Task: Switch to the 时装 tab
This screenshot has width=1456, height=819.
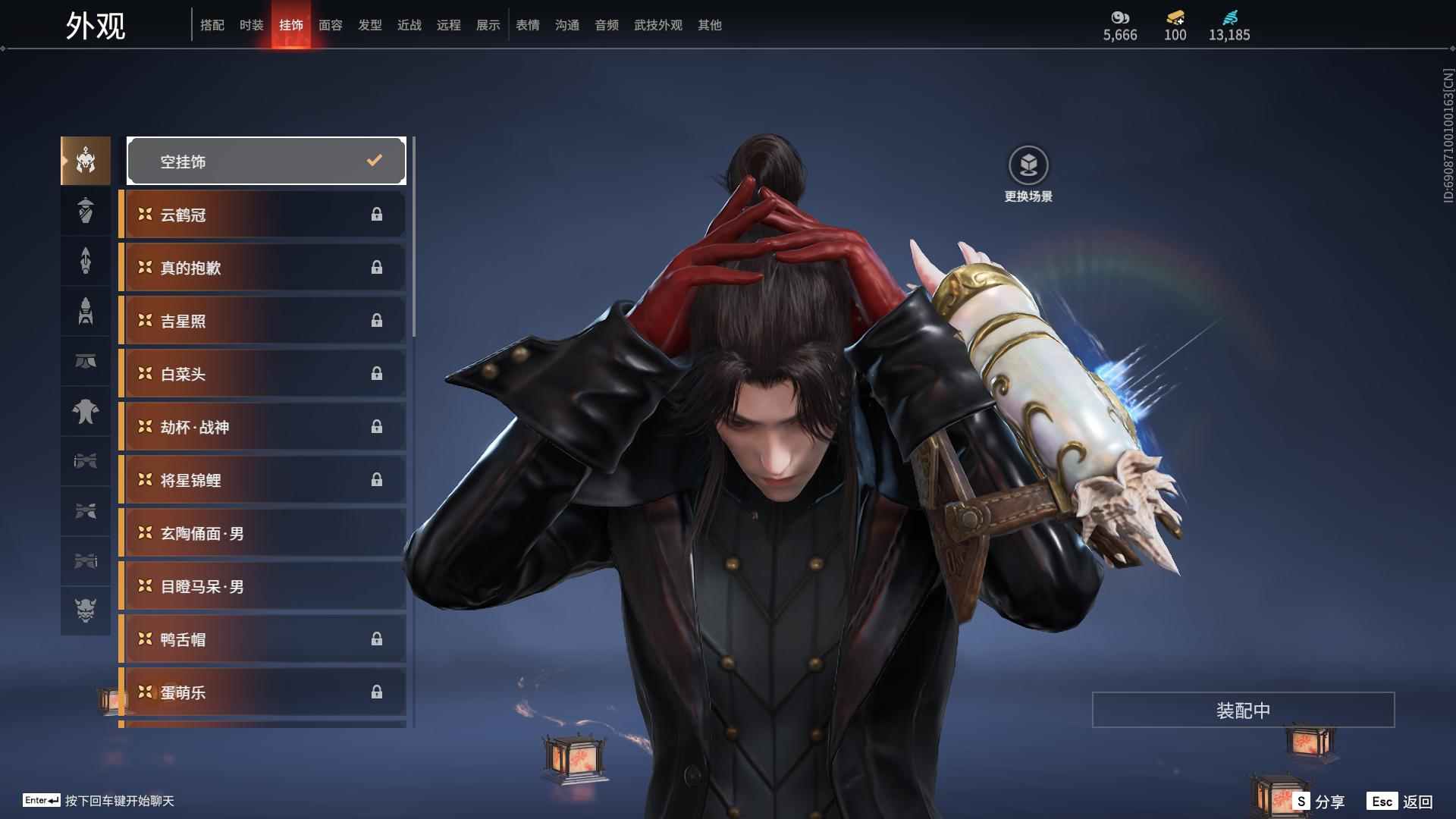Action: (x=251, y=25)
